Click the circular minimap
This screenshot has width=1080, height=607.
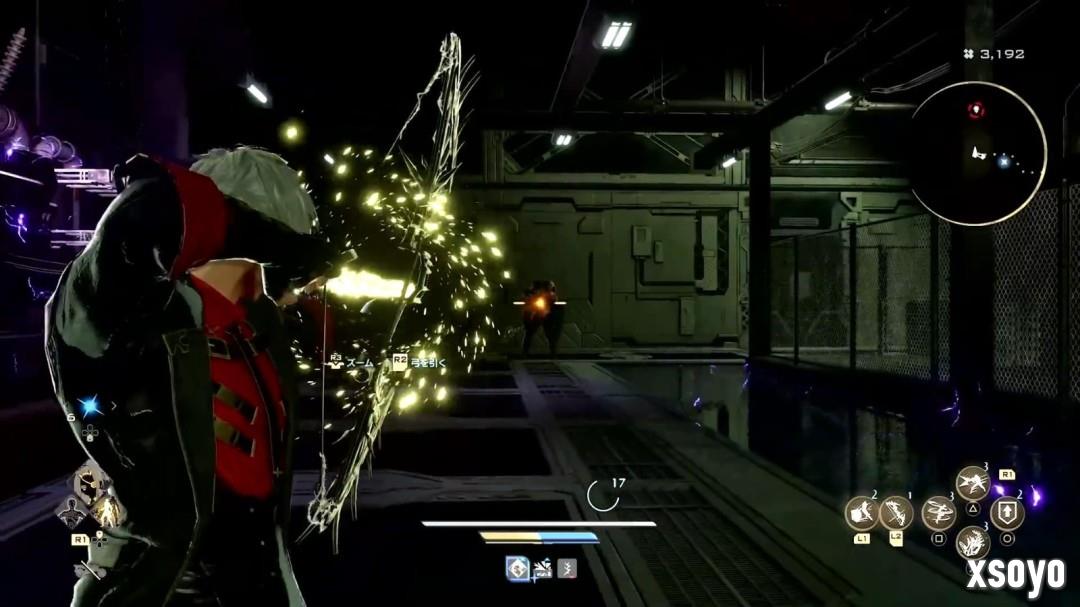coord(976,153)
